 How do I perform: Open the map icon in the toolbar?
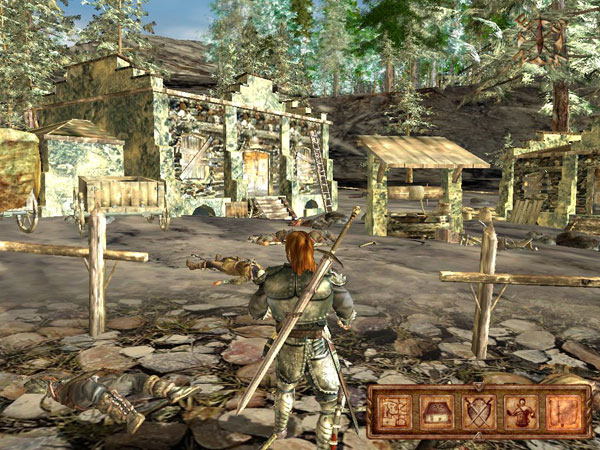tap(392, 412)
